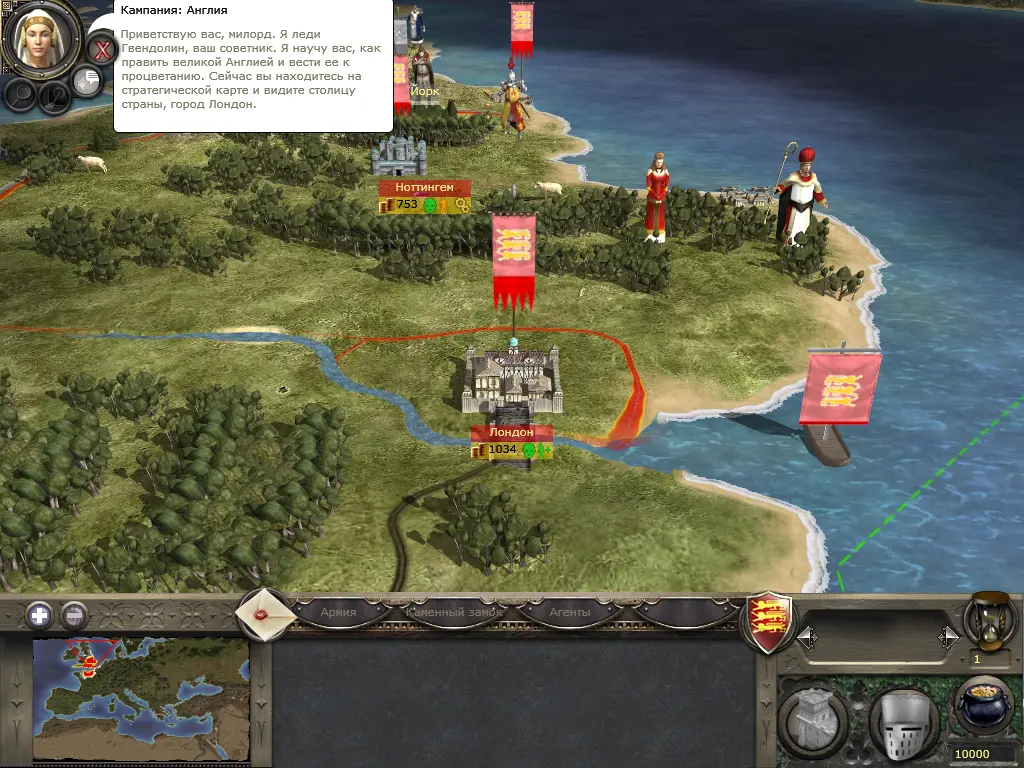Click the left arrow beside the selection panel
The height and width of the screenshot is (768, 1024).
pyautogui.click(x=805, y=636)
